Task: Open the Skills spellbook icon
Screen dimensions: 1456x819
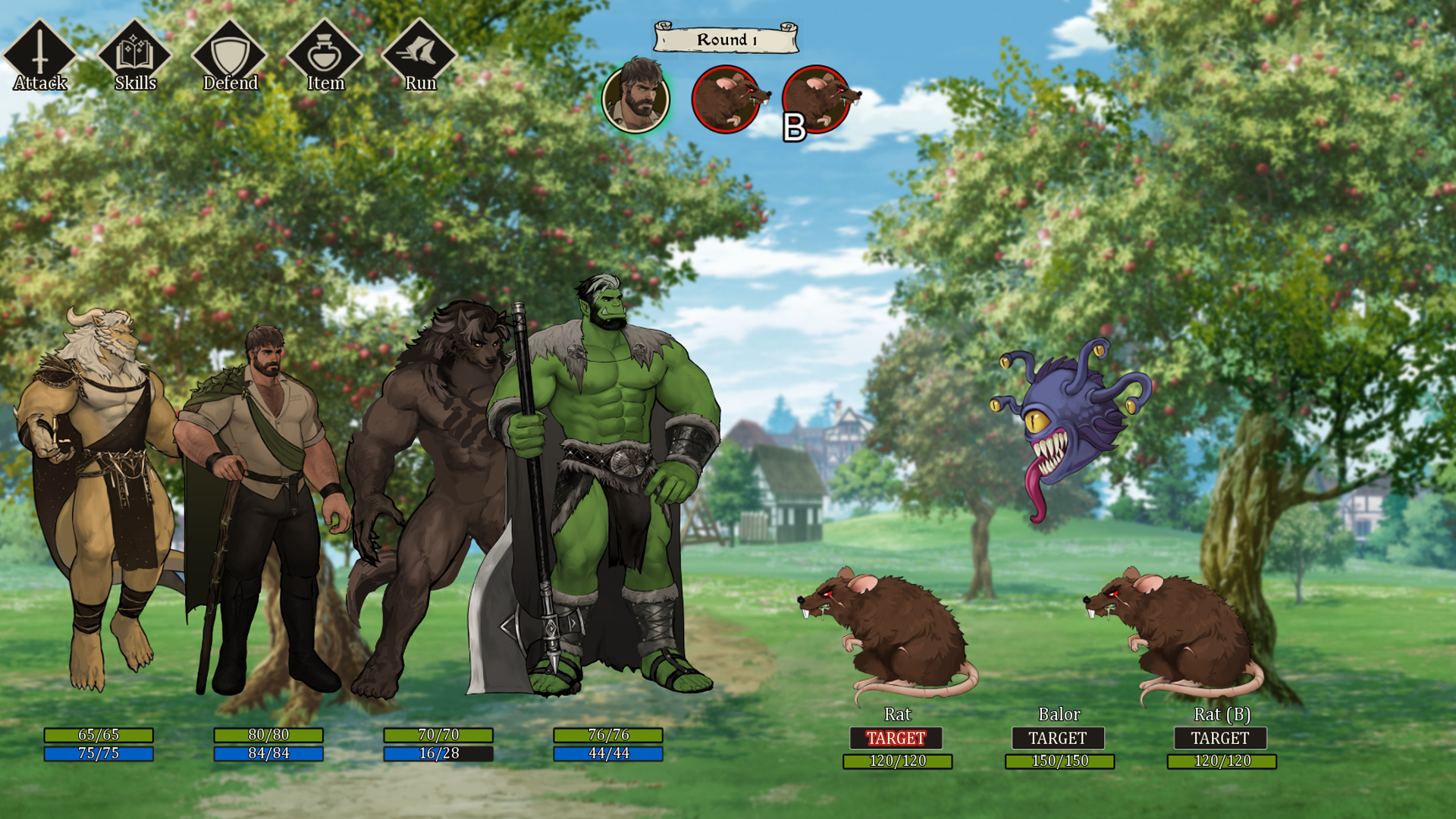Action: [x=135, y=55]
